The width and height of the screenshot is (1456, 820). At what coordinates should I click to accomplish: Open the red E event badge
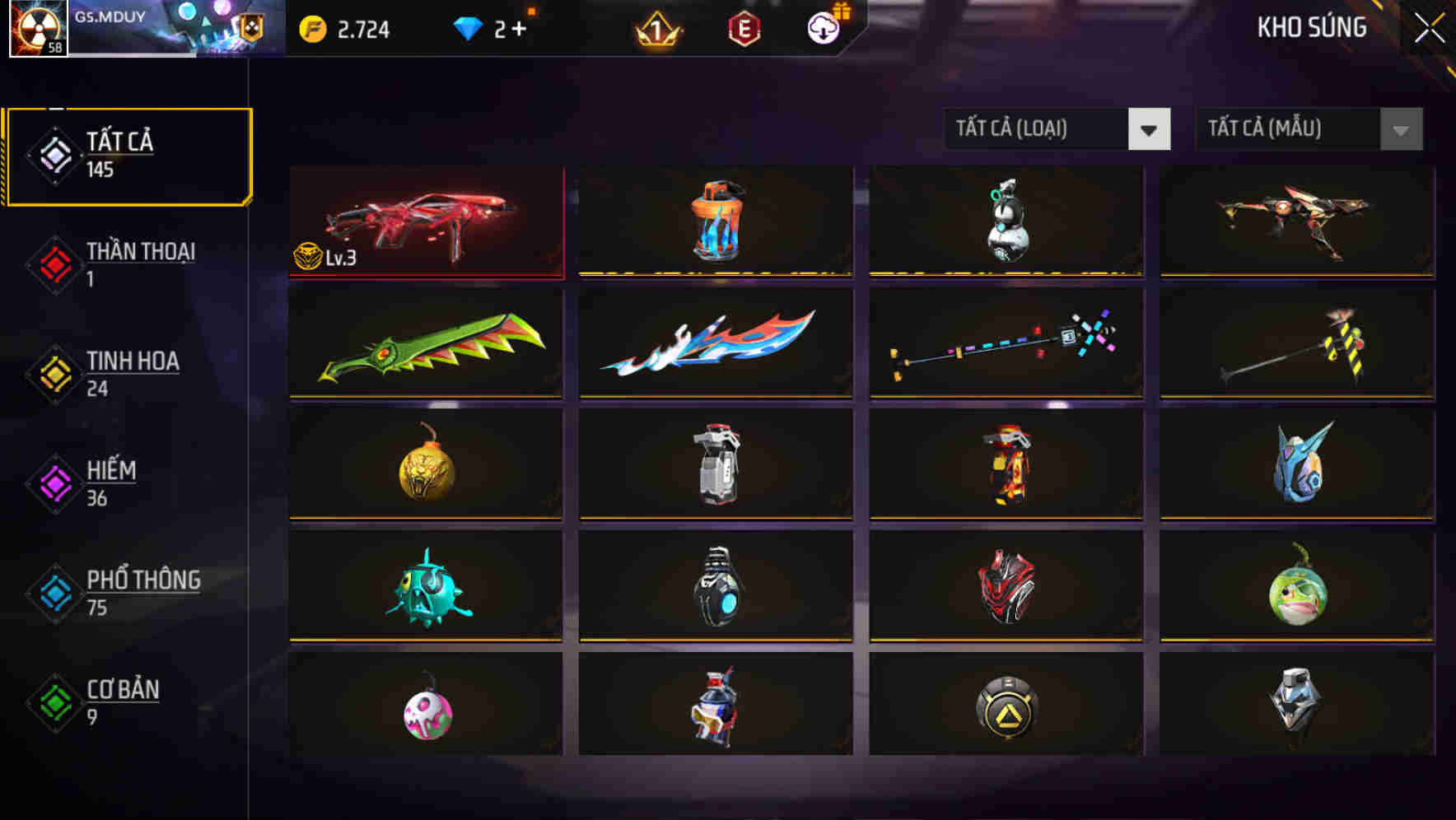[745, 29]
